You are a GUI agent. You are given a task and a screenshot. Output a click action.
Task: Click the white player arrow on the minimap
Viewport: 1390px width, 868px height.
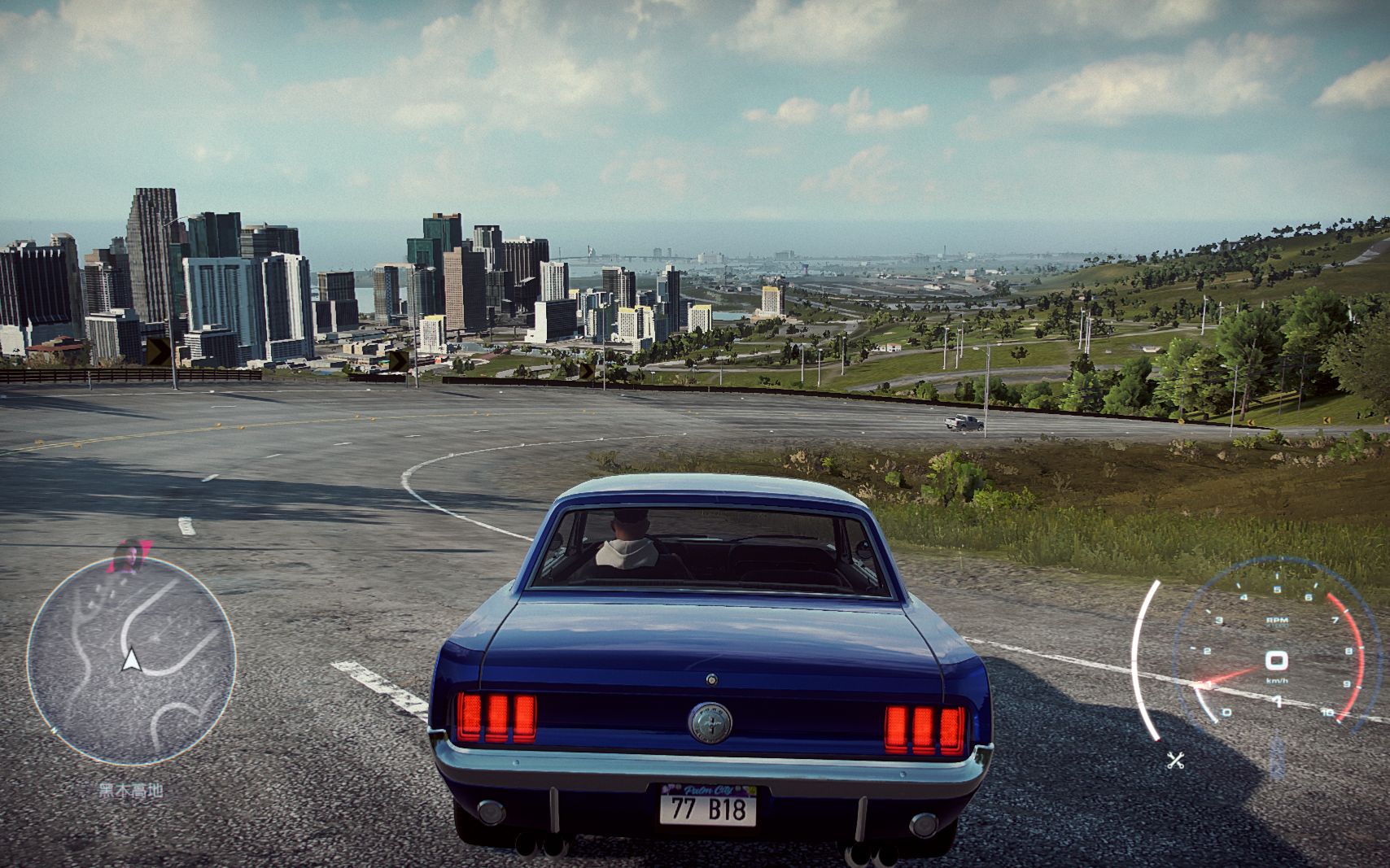[130, 661]
